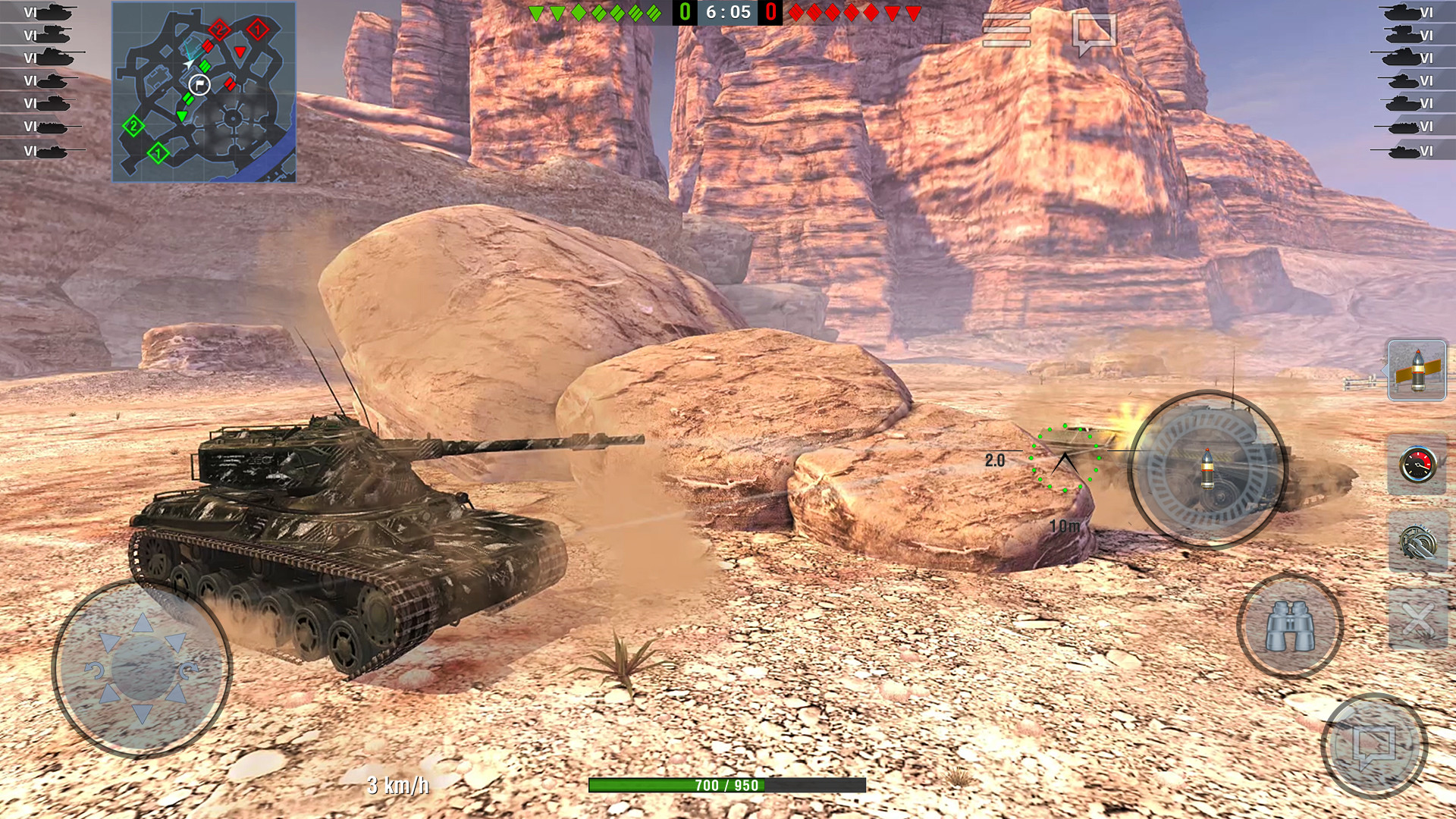Tap the crossed-out X consumable slot

click(x=1417, y=620)
